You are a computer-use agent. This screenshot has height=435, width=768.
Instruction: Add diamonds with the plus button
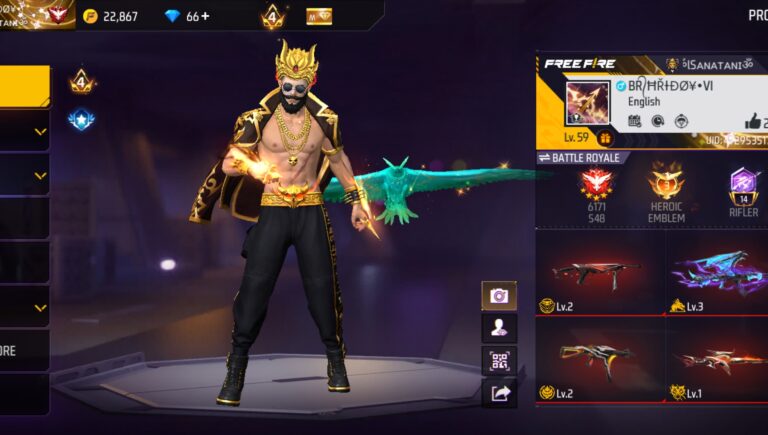pos(206,16)
